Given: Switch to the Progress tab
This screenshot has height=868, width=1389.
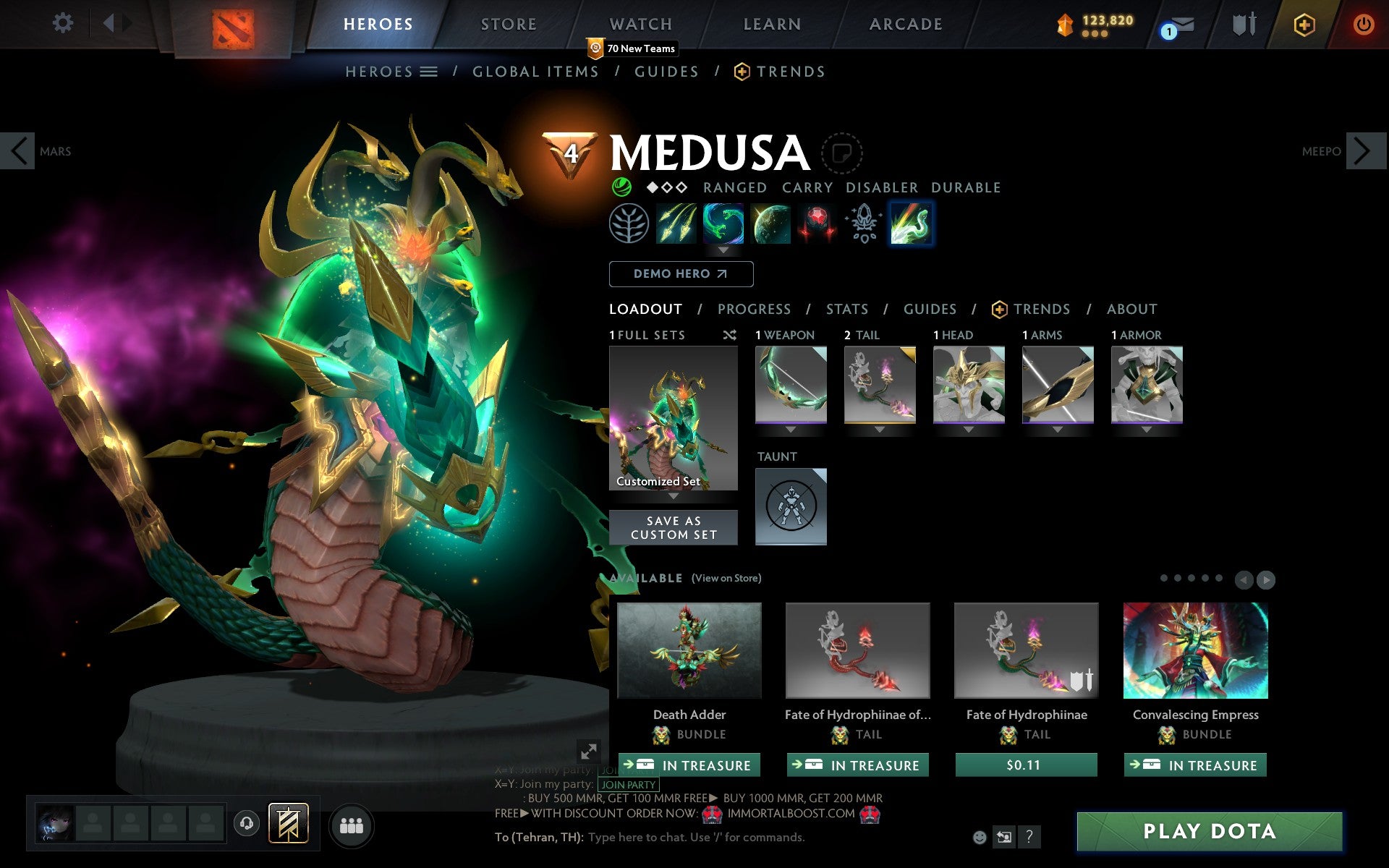Looking at the screenshot, I should (x=754, y=309).
